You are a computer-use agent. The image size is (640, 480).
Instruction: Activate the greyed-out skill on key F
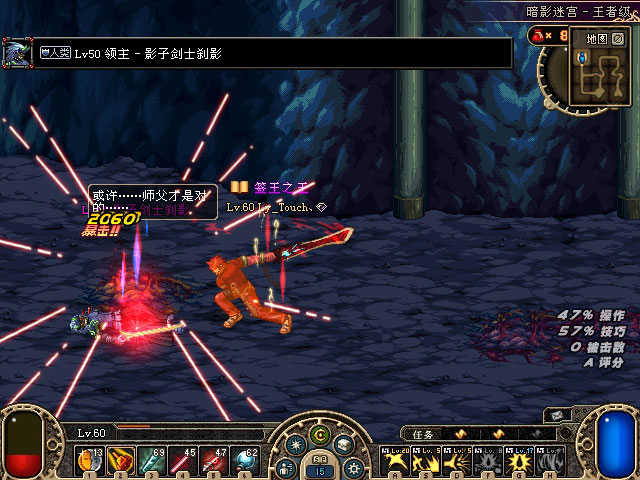(x=487, y=461)
